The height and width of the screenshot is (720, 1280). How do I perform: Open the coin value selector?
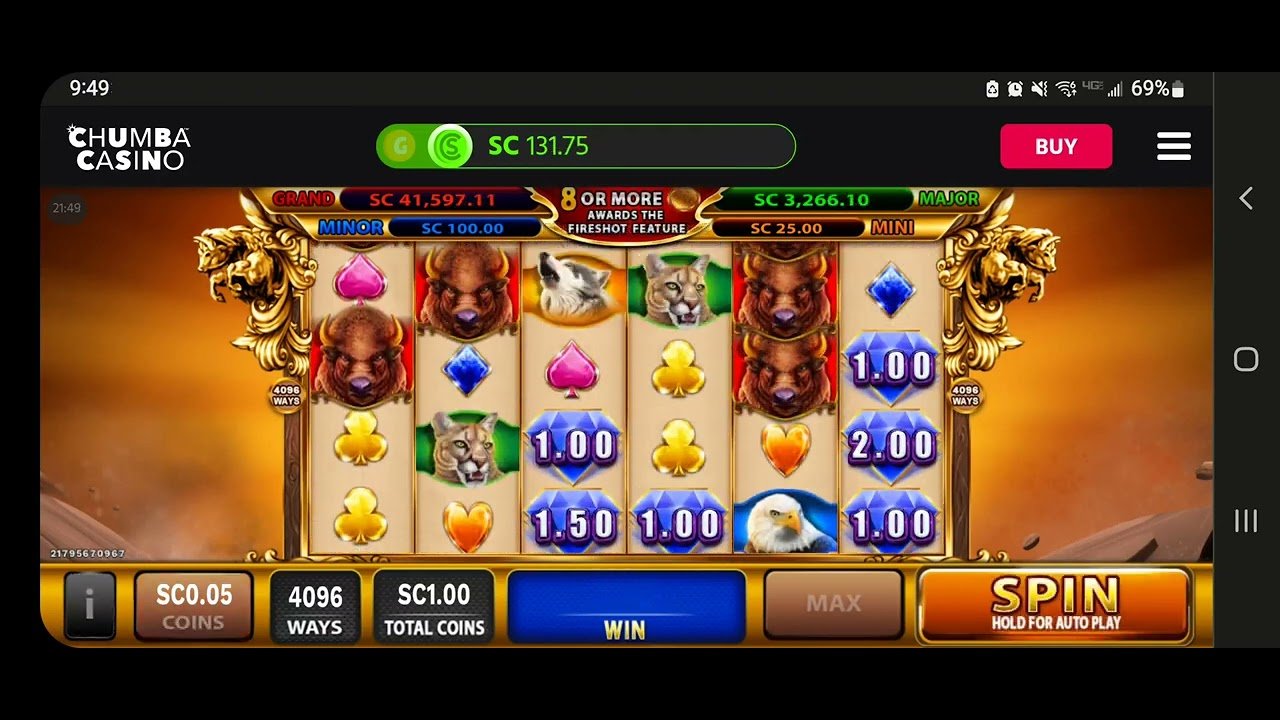[x=194, y=604]
